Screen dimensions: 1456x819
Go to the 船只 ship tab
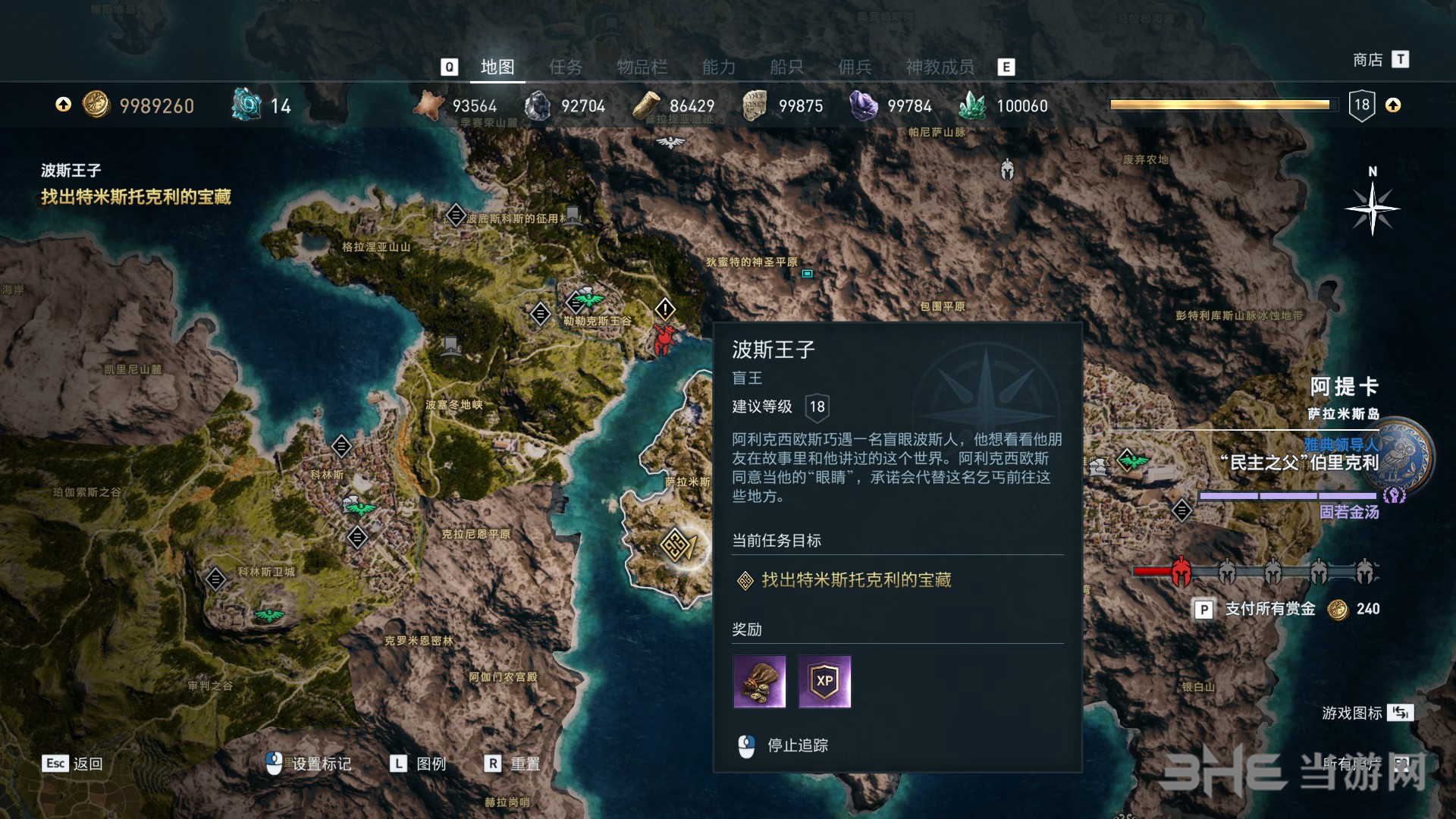click(x=786, y=67)
